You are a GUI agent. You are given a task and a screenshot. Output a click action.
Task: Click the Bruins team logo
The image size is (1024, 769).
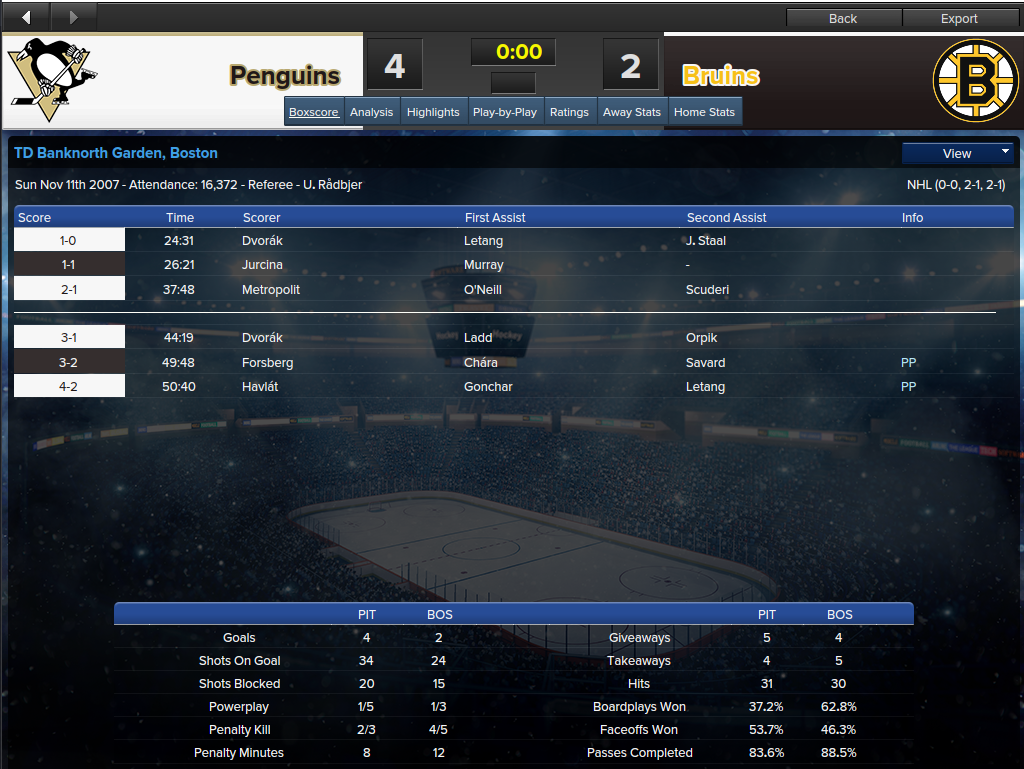click(974, 81)
